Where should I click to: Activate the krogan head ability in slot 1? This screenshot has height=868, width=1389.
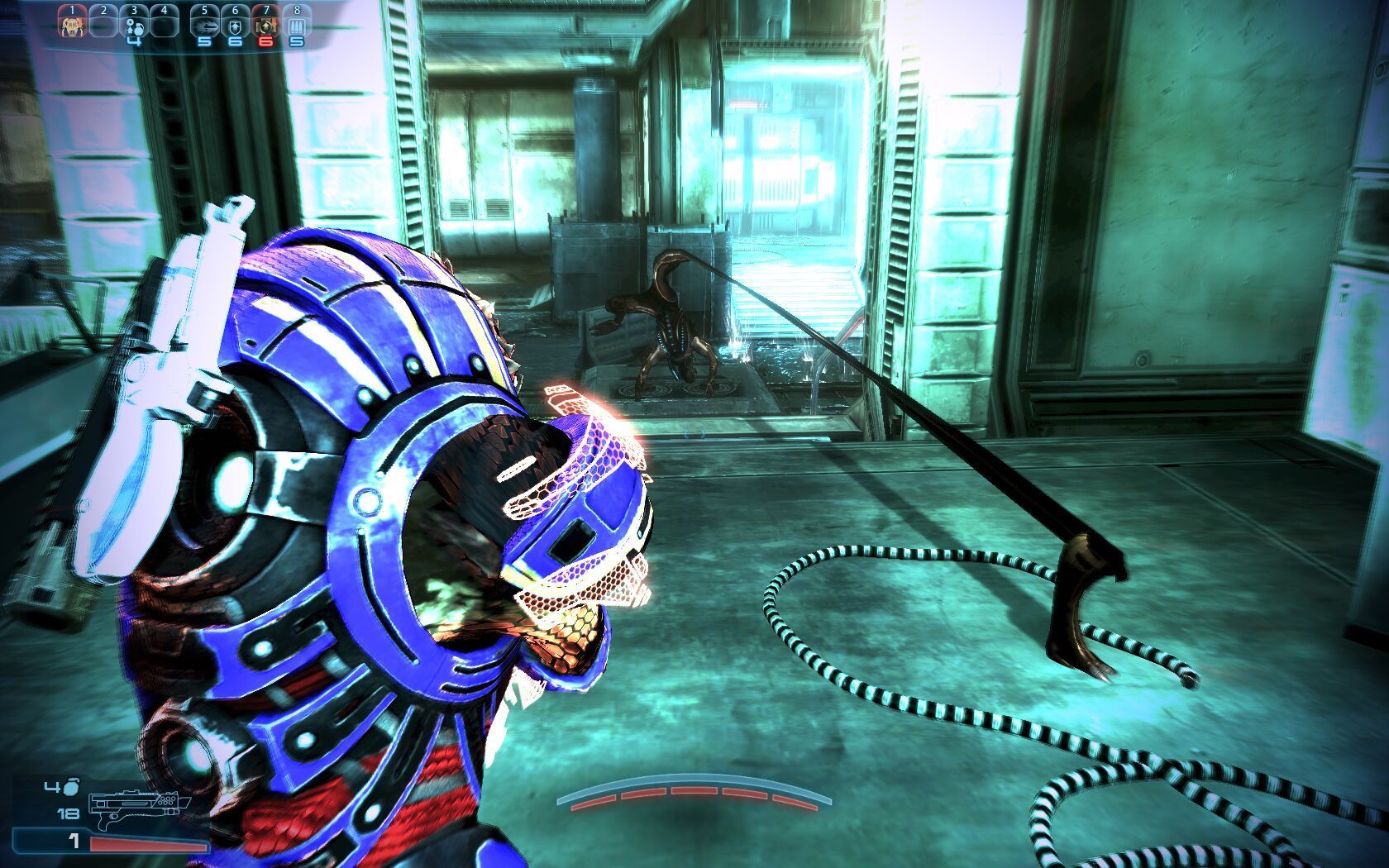coord(73,25)
